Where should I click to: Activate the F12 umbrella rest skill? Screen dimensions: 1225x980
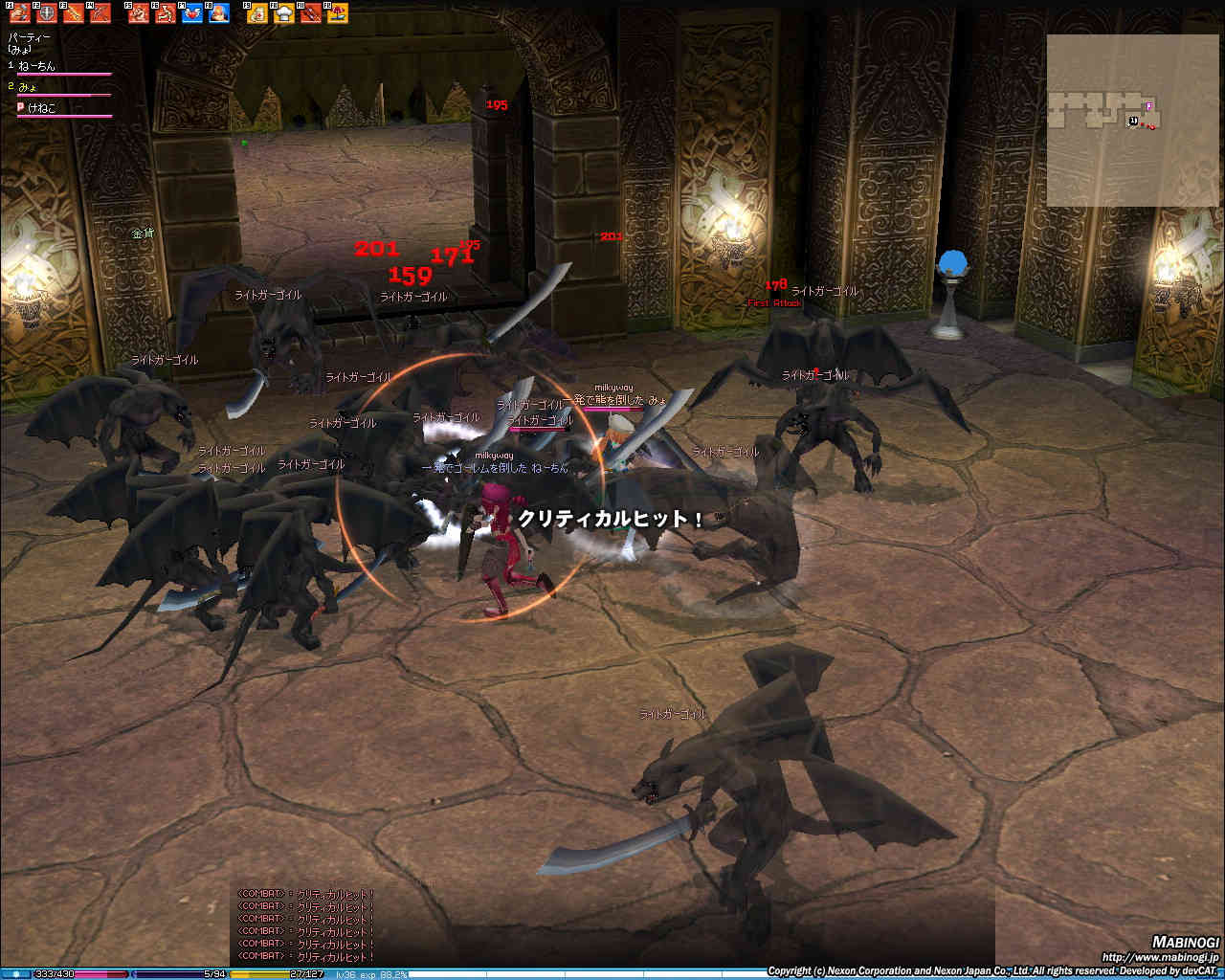pyautogui.click(x=337, y=13)
